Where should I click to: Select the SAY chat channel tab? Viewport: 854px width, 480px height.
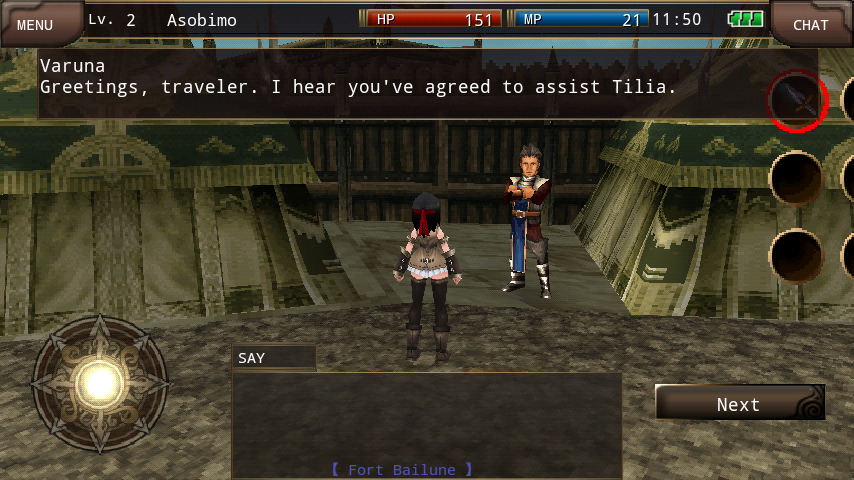tap(273, 357)
